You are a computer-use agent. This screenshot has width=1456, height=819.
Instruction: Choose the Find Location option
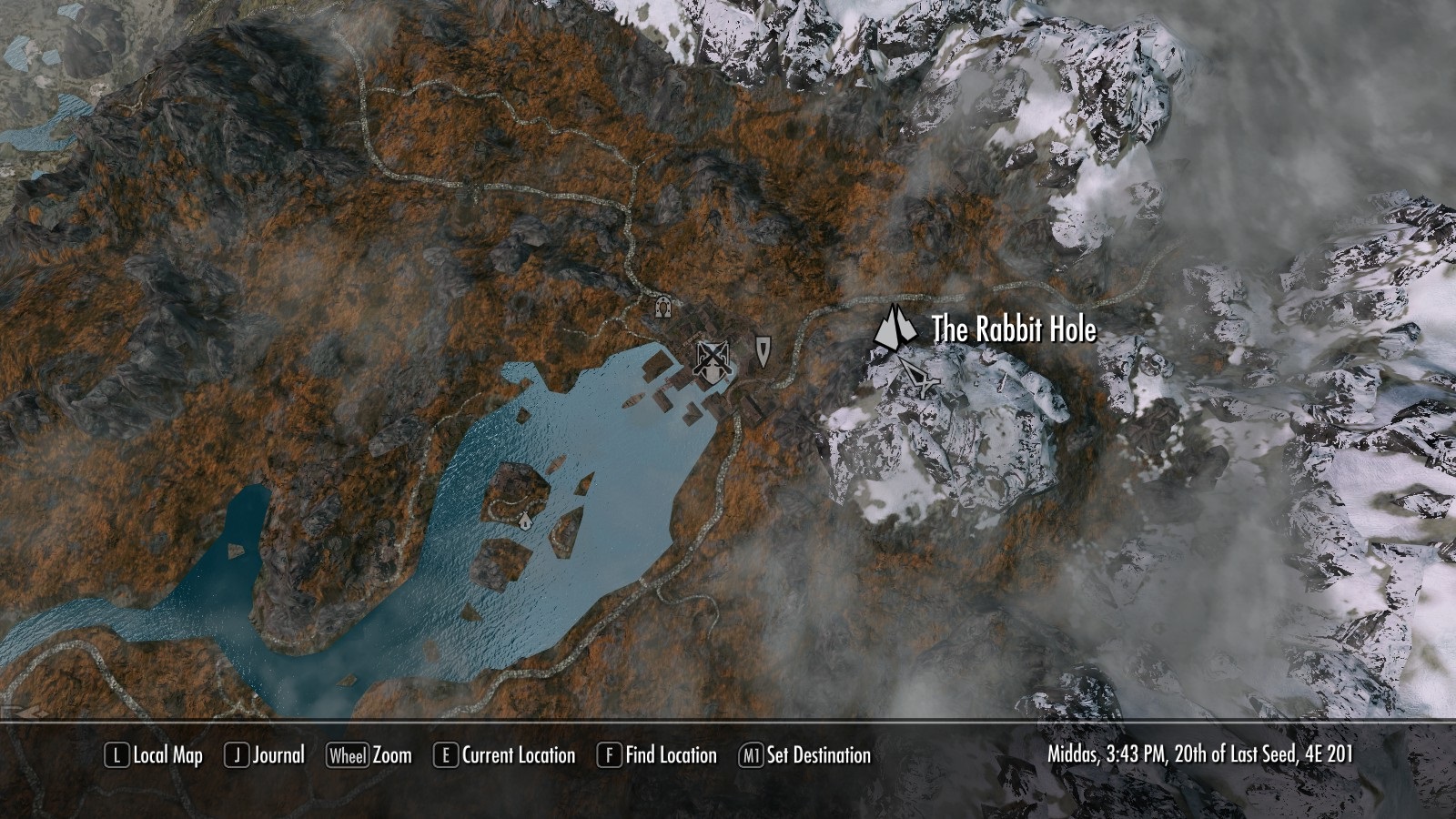(658, 755)
